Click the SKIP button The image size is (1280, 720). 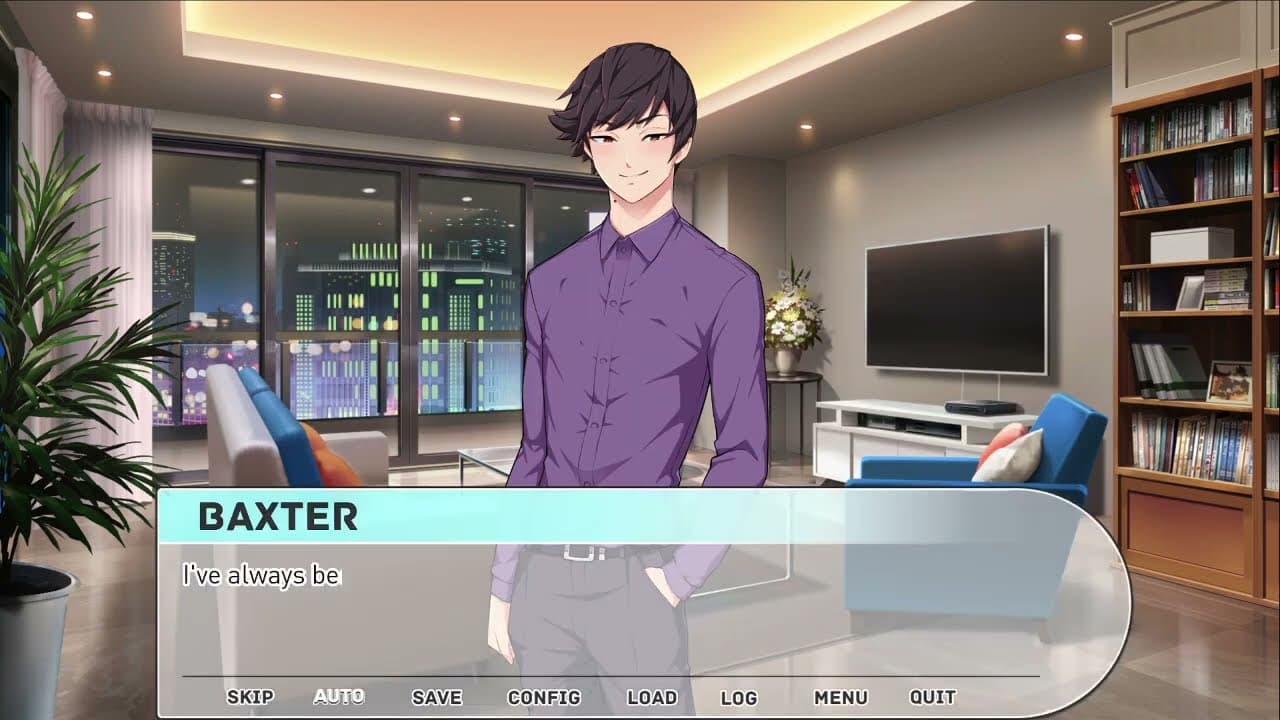(x=250, y=697)
